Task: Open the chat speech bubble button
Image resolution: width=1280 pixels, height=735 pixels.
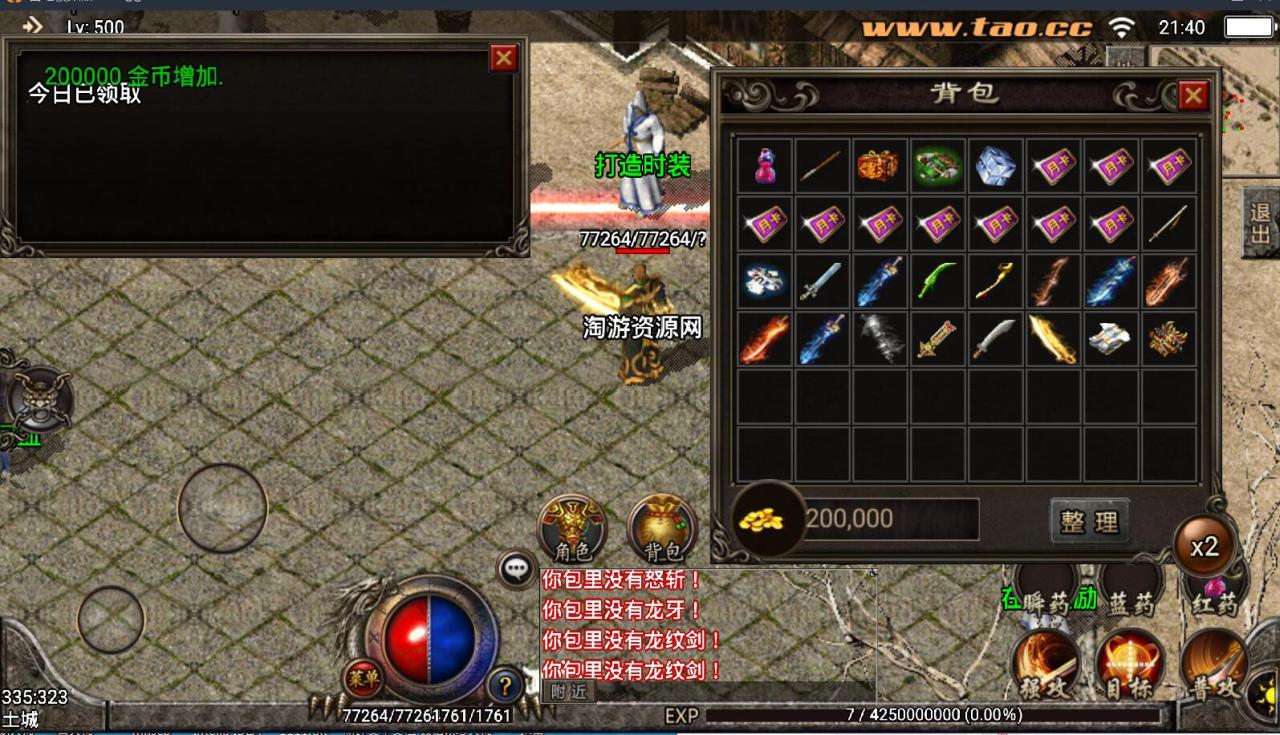Action: tap(516, 569)
